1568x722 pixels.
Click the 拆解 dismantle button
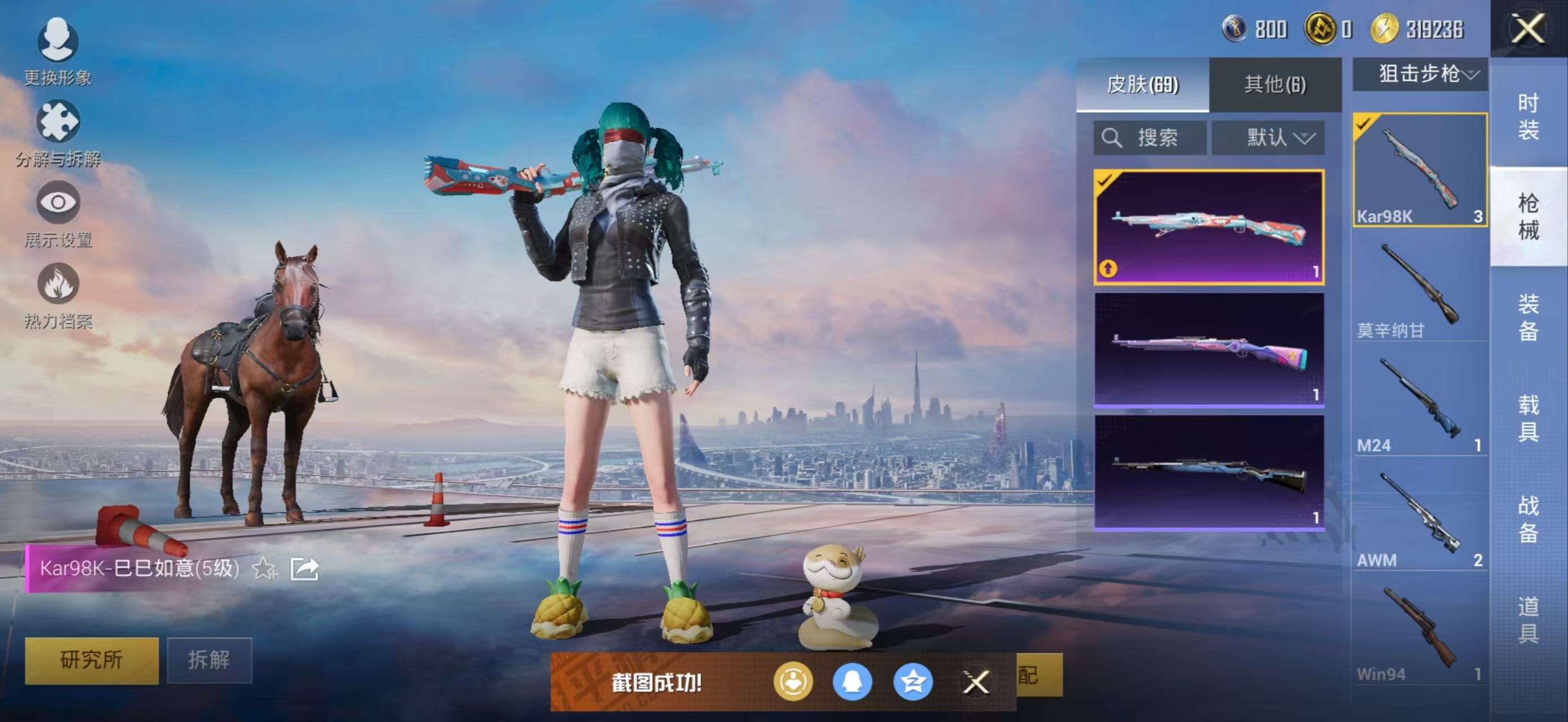[209, 660]
